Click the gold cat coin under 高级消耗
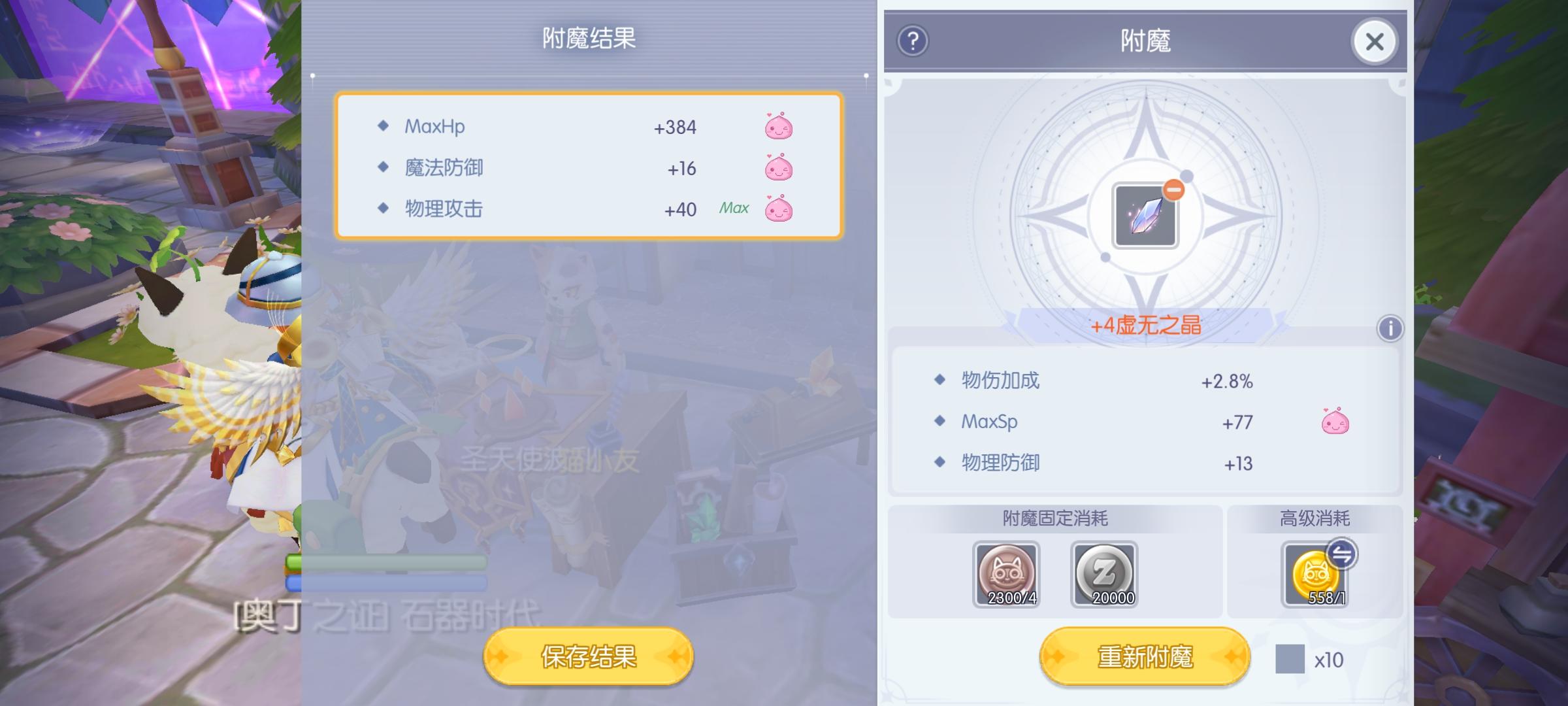This screenshot has width=1568, height=706. (1317, 575)
